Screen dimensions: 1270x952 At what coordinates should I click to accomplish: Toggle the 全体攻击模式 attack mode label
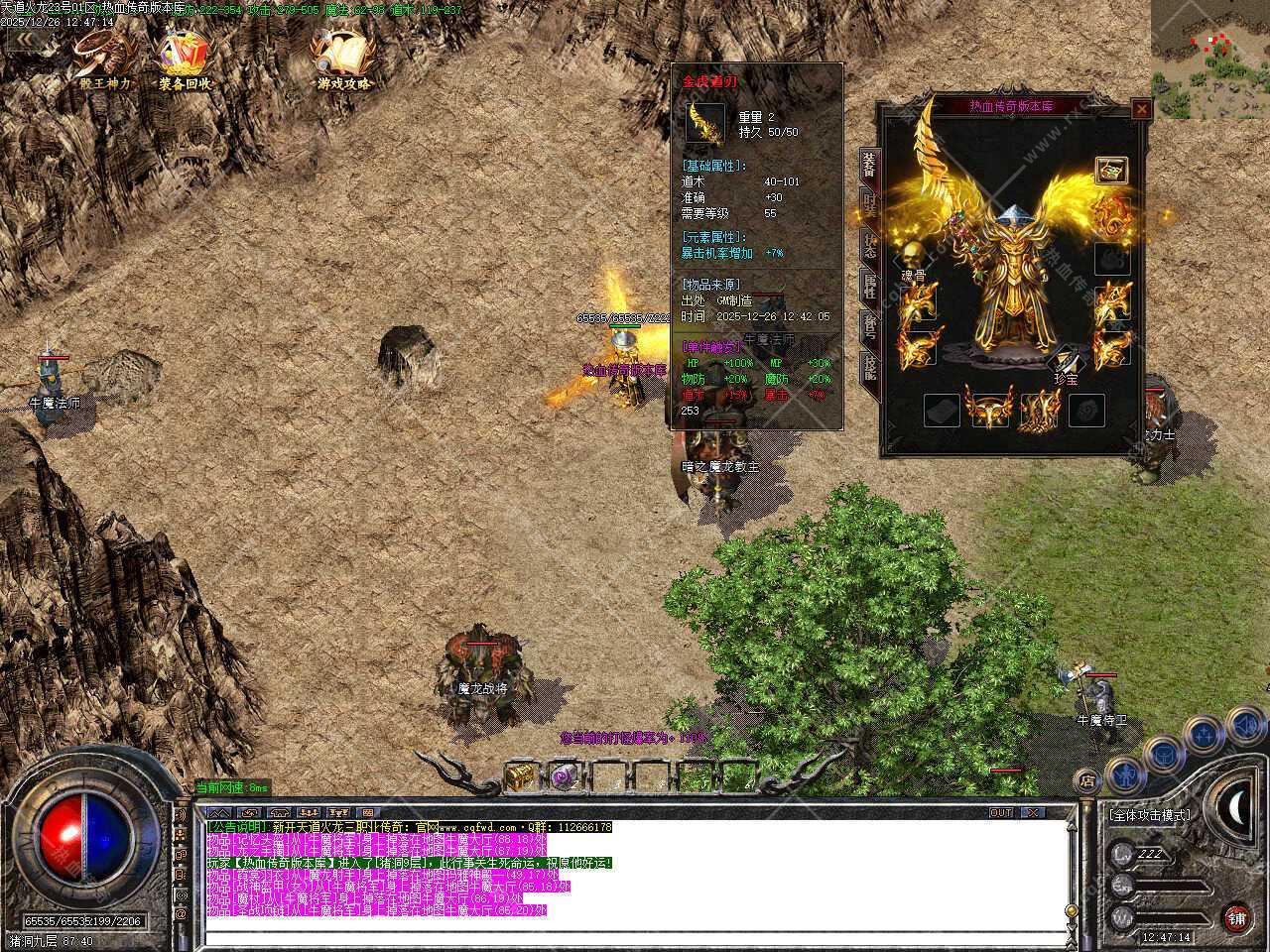1151,815
